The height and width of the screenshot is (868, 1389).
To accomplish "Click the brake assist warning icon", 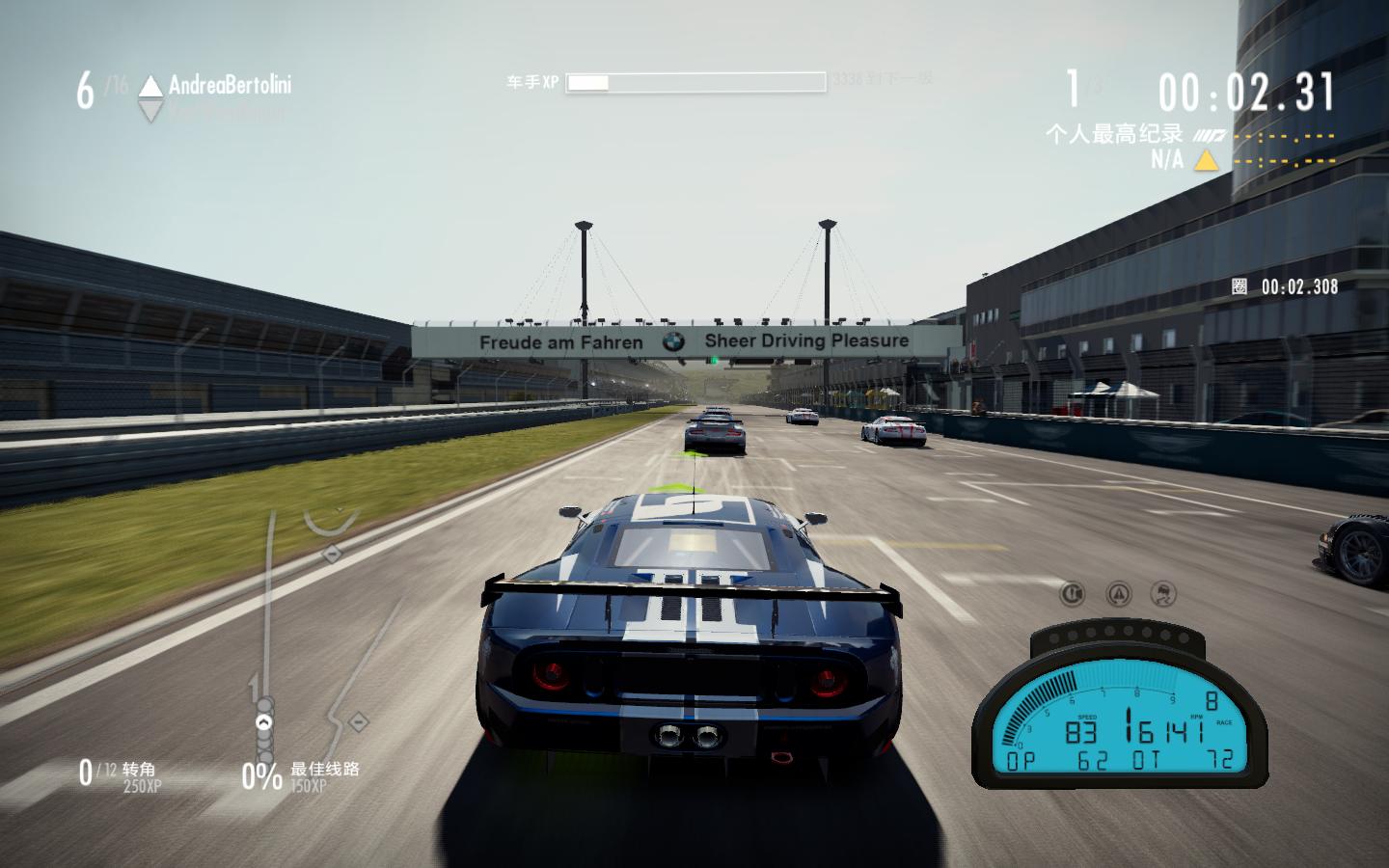I will click(x=1072, y=592).
